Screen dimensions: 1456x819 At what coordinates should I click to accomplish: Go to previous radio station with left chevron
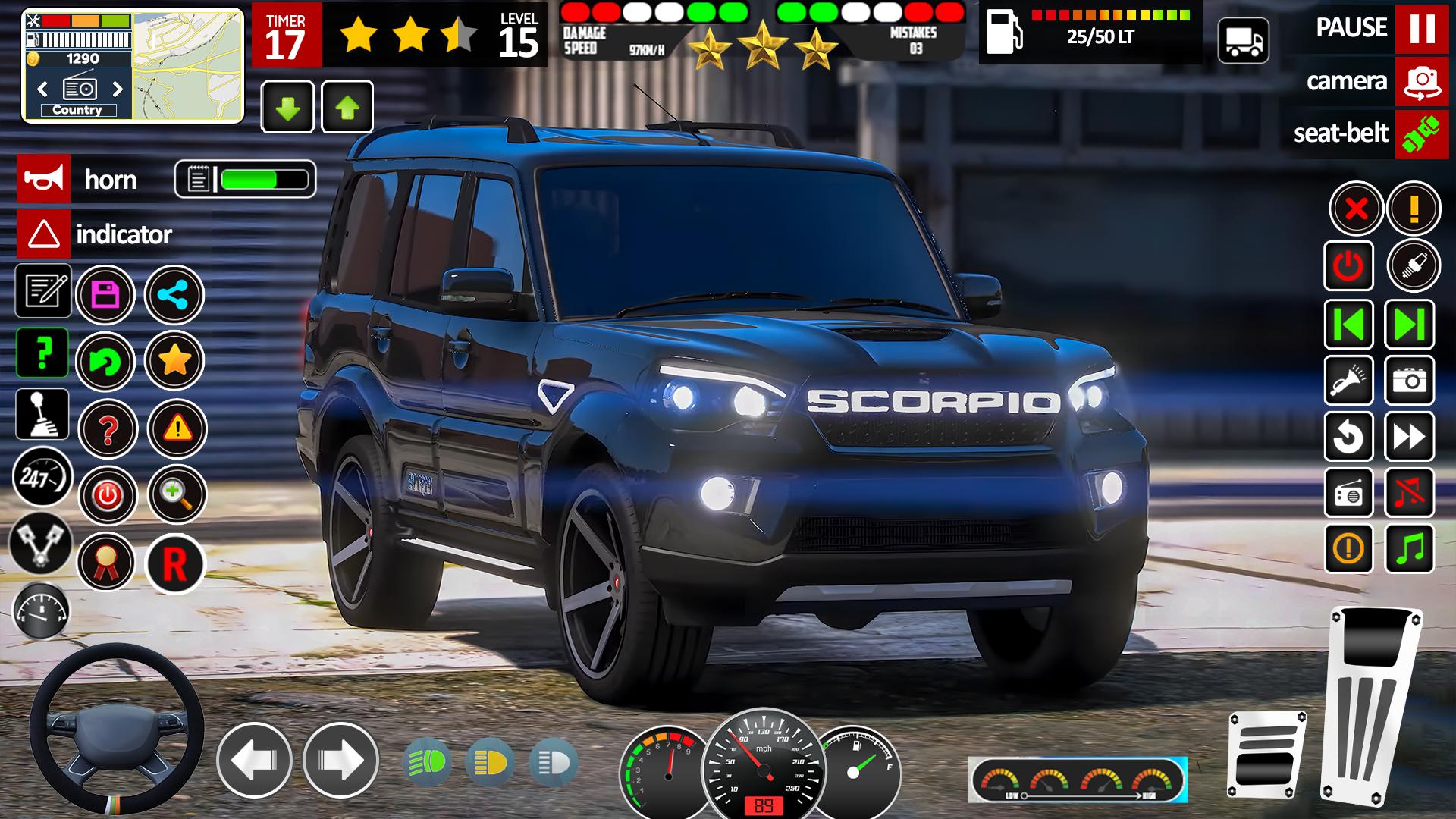[42, 89]
